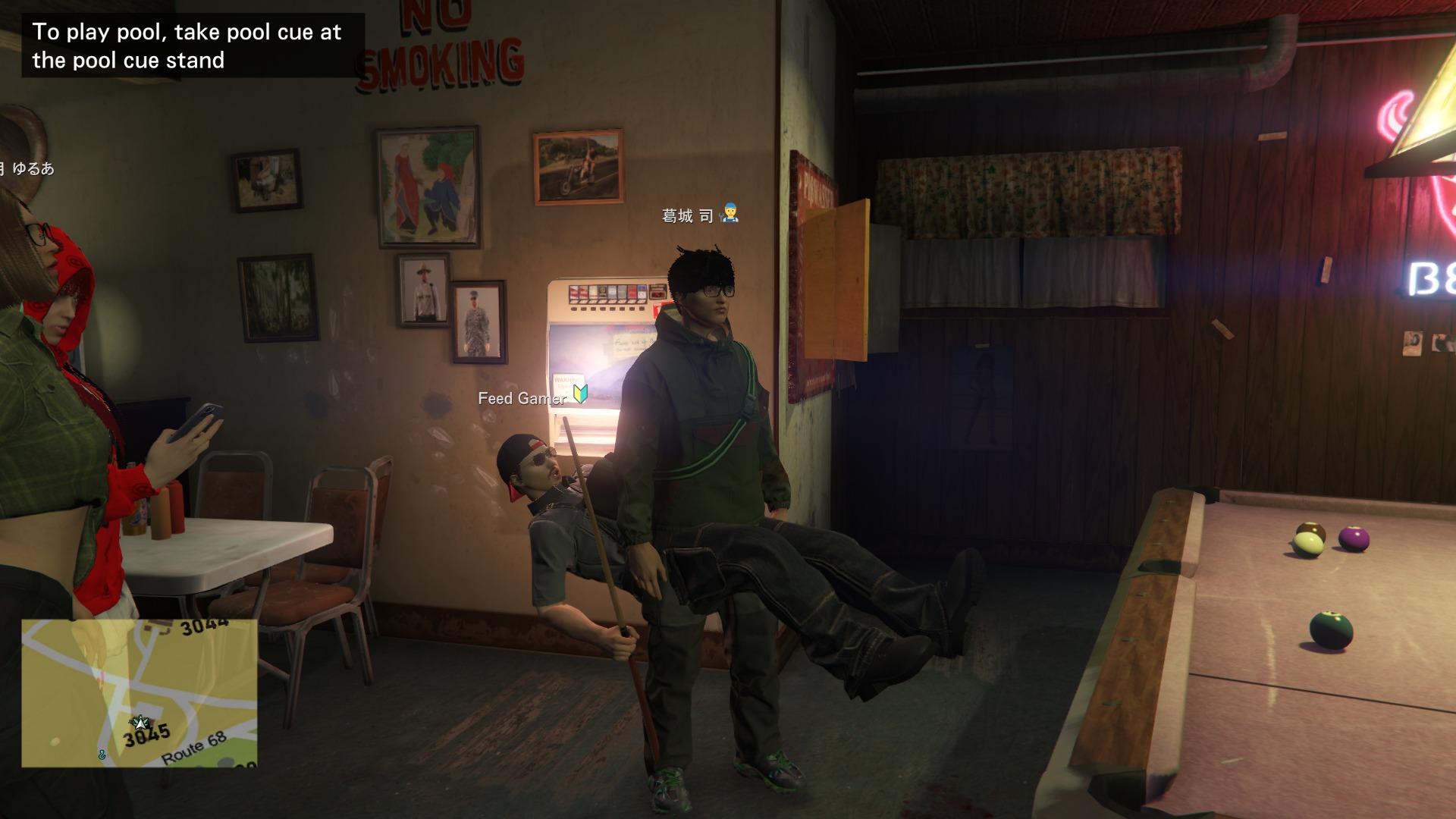The height and width of the screenshot is (819, 1456).
Task: Select the 葛城 司 player name tag
Action: point(688,216)
